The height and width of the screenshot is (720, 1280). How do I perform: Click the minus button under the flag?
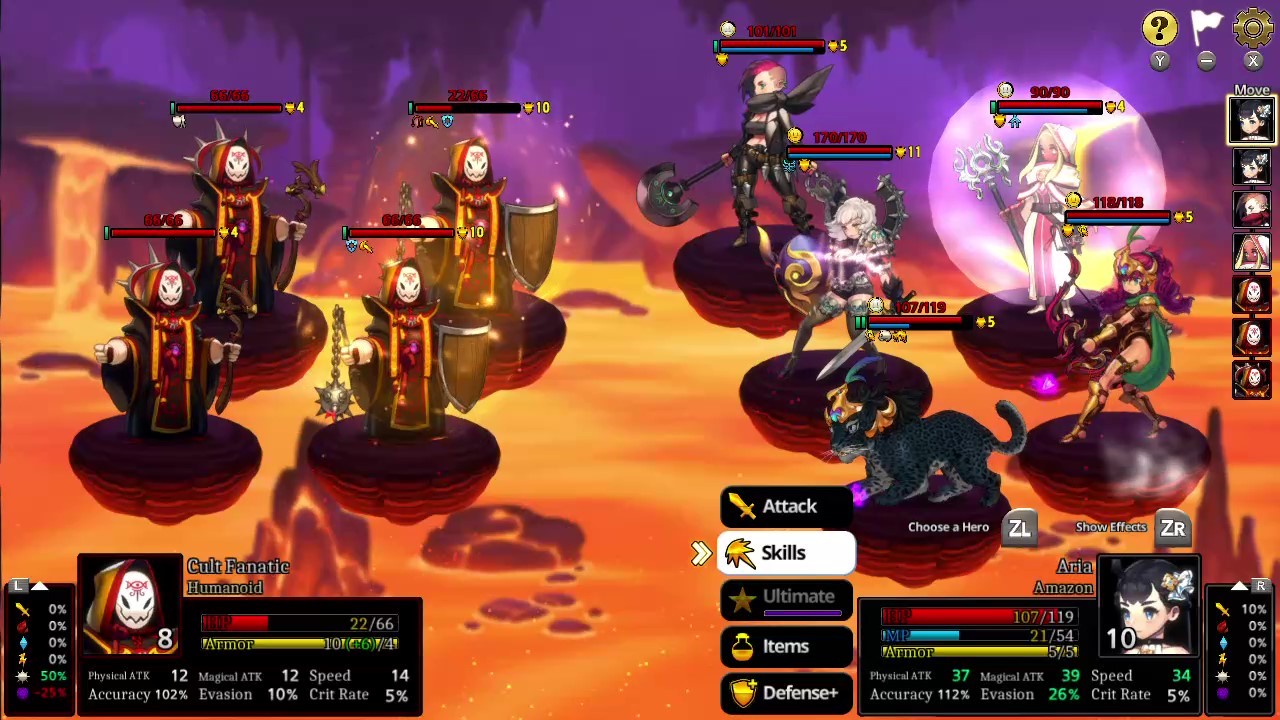click(x=1207, y=61)
